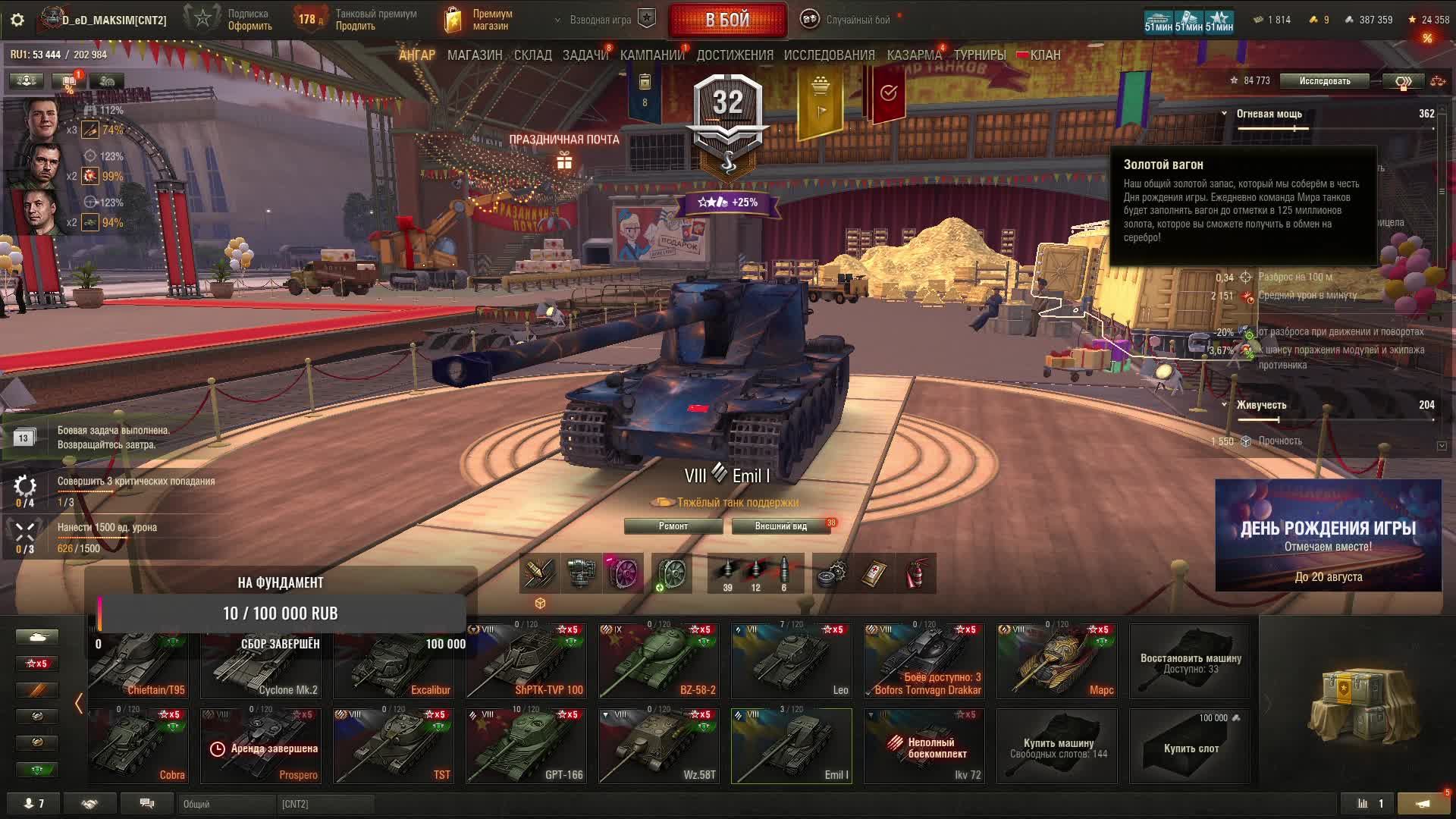Open the settings gear icon

17,20
